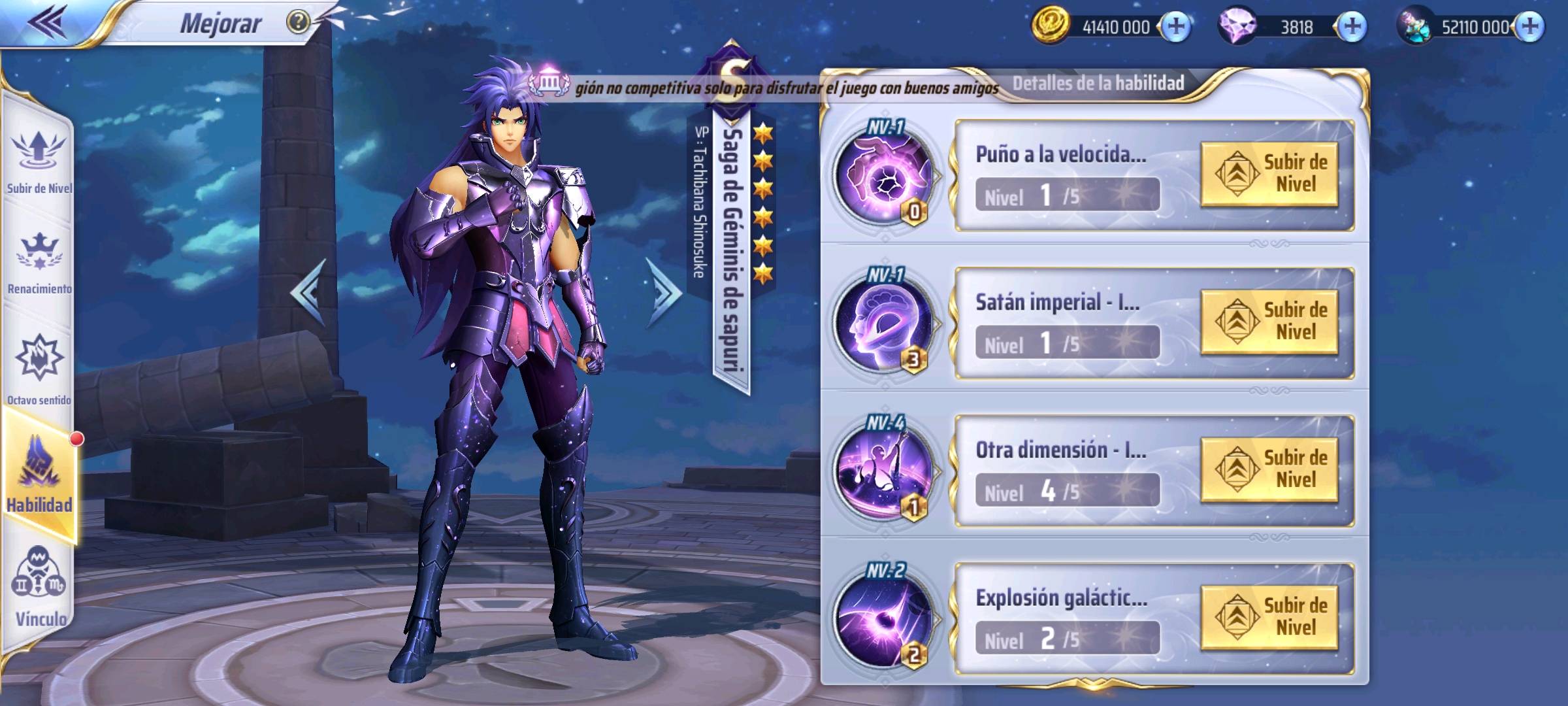Viewport: 1568px width, 706px height.
Task: Show the next character with right arrow
Action: coord(662,292)
